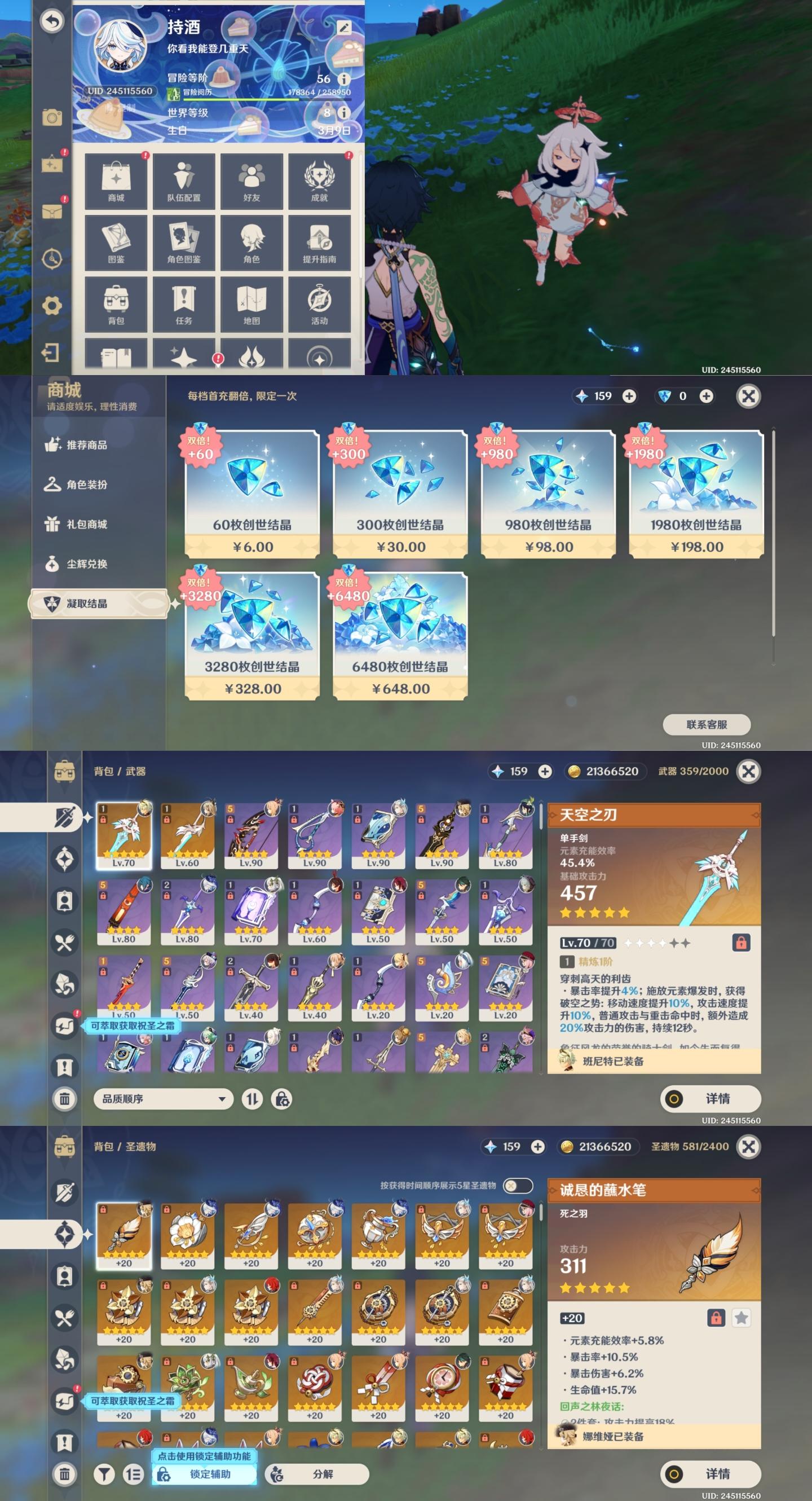Open the 品质顺序 sort dropdown
This screenshot has height=1501, width=812.
point(163,1099)
